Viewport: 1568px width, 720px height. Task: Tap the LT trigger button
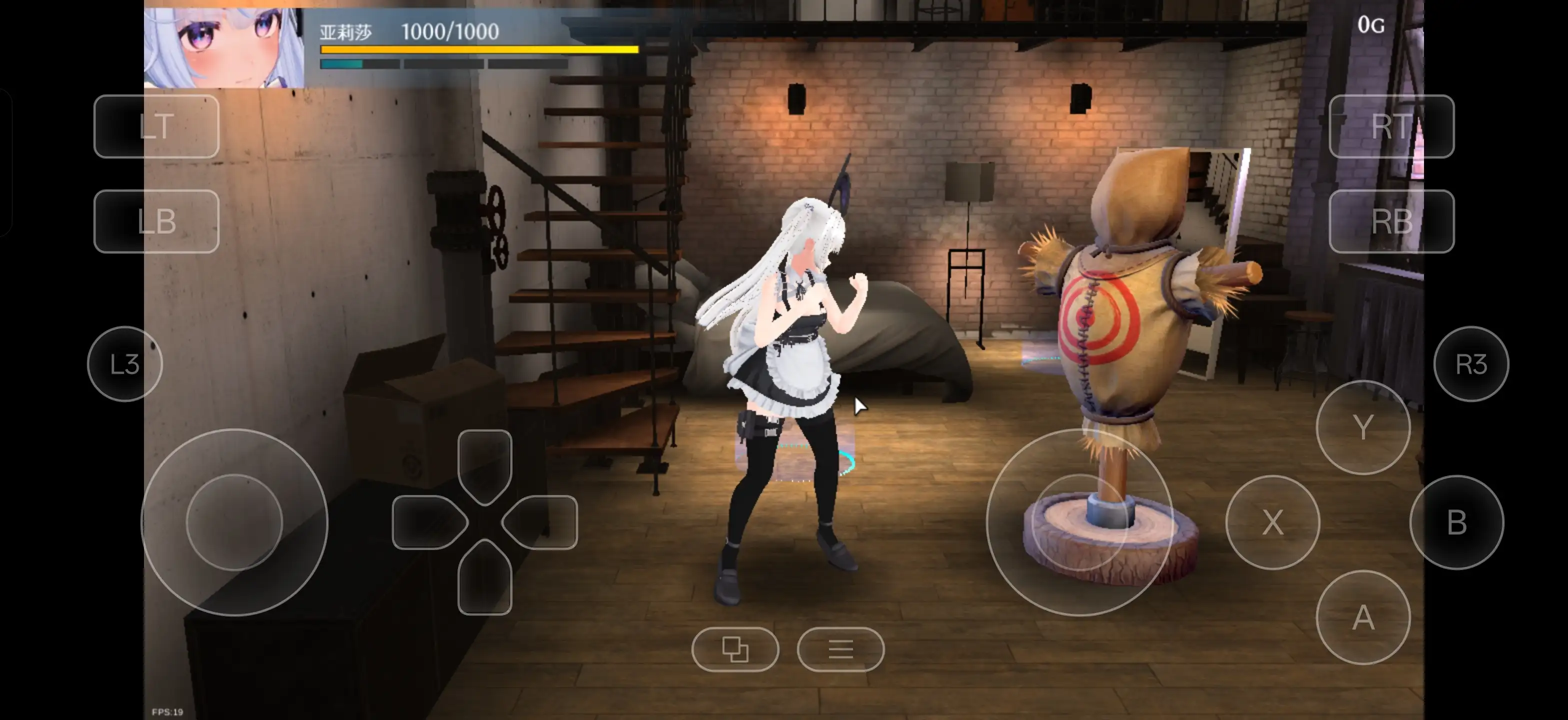[156, 126]
